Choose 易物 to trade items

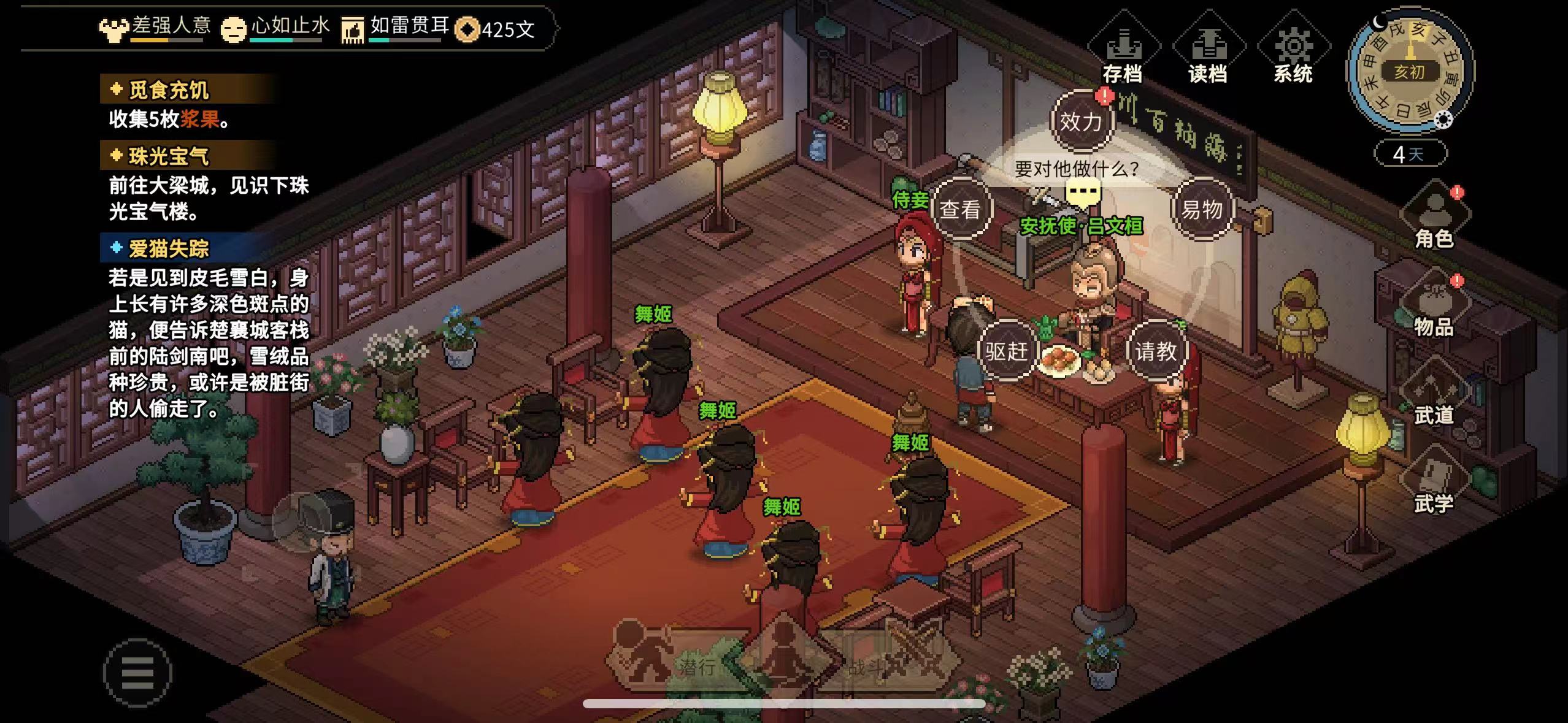1202,210
